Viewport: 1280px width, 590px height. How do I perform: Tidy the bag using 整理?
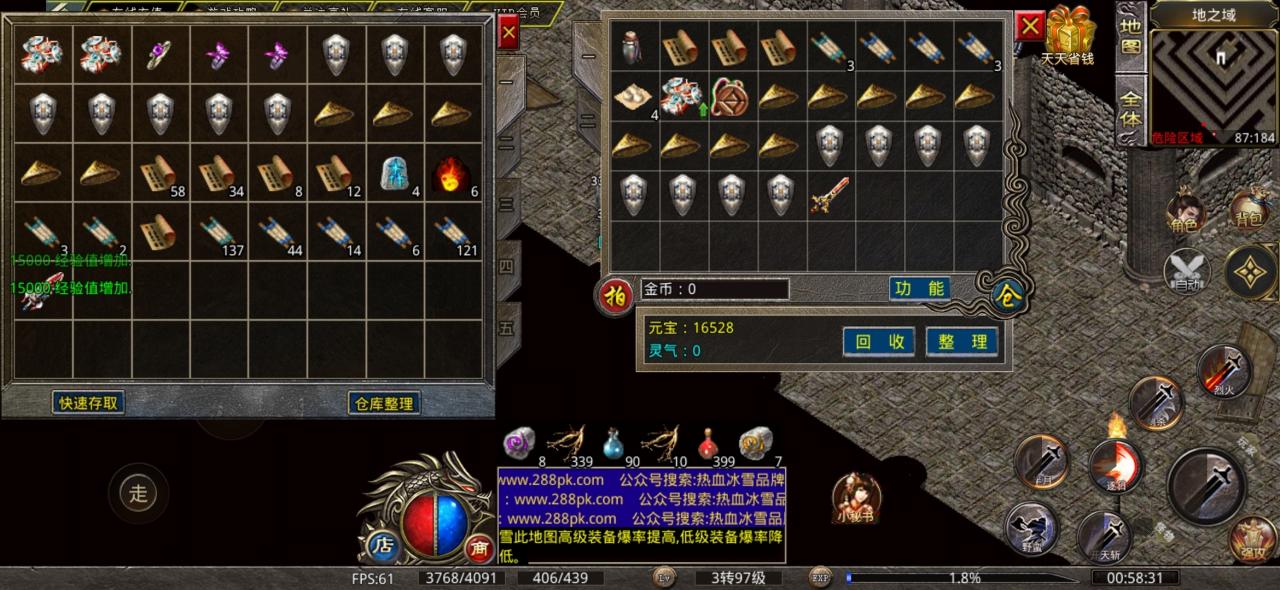(962, 341)
